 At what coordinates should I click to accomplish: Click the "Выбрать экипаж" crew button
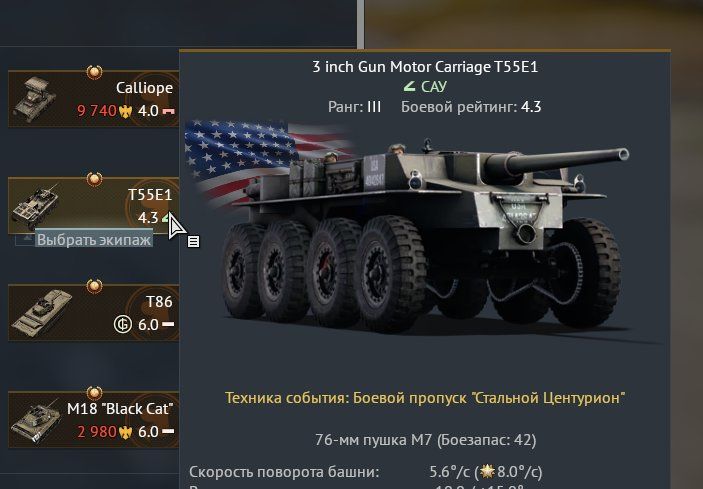(x=94, y=240)
